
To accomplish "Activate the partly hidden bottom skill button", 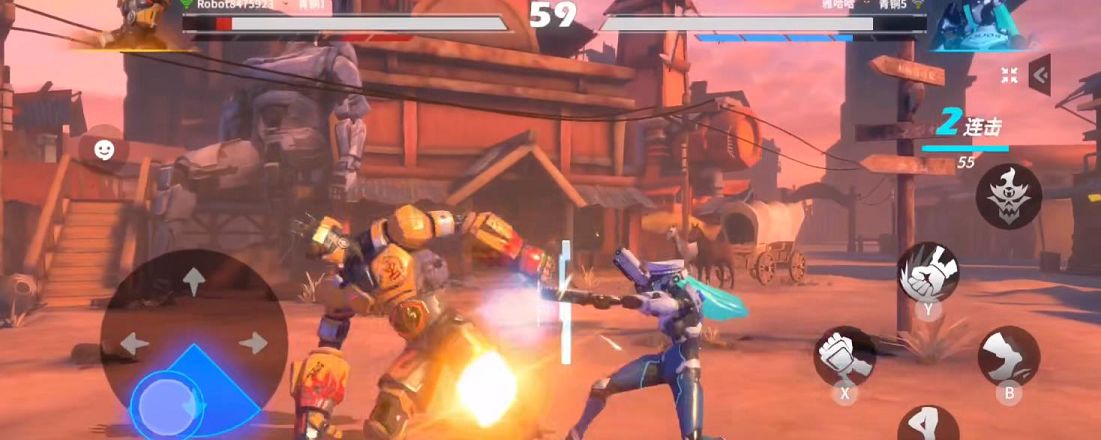I will (927, 425).
